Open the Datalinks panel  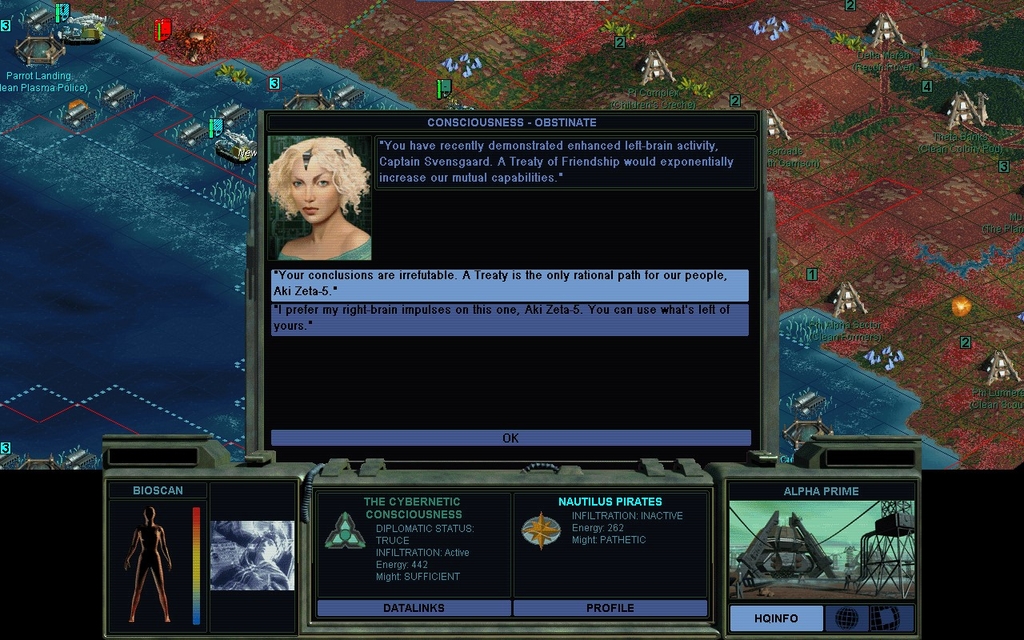413,608
